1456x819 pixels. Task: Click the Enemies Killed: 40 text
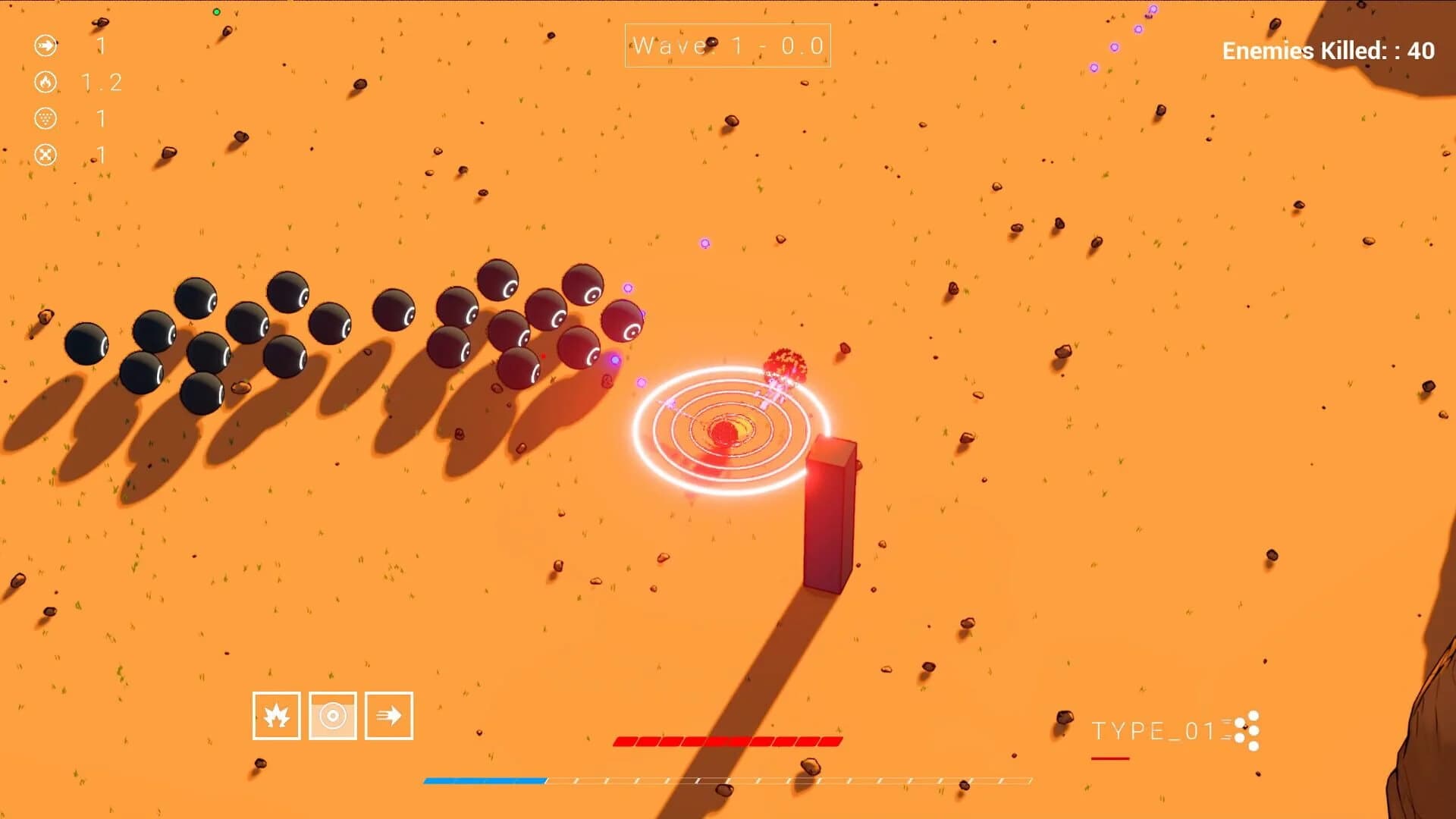[x=1327, y=52]
